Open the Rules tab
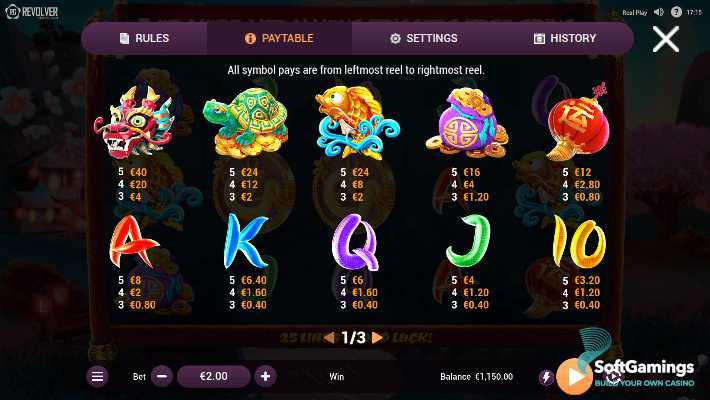 coord(144,38)
